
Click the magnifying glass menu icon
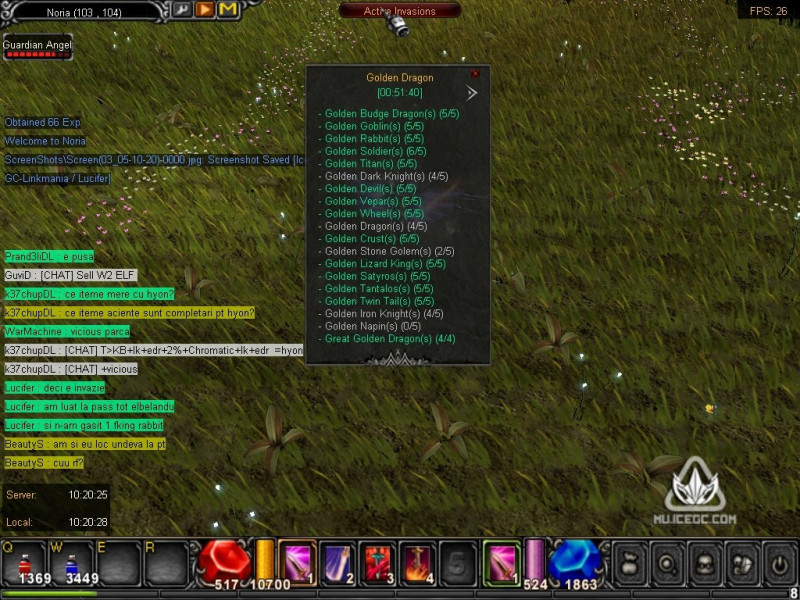[x=665, y=562]
